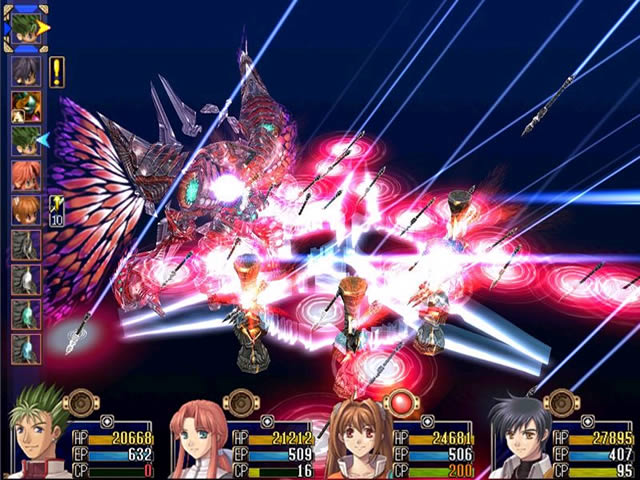Click the active turn portrait with yellow arrow
The width and height of the screenshot is (640, 480).
[25, 28]
